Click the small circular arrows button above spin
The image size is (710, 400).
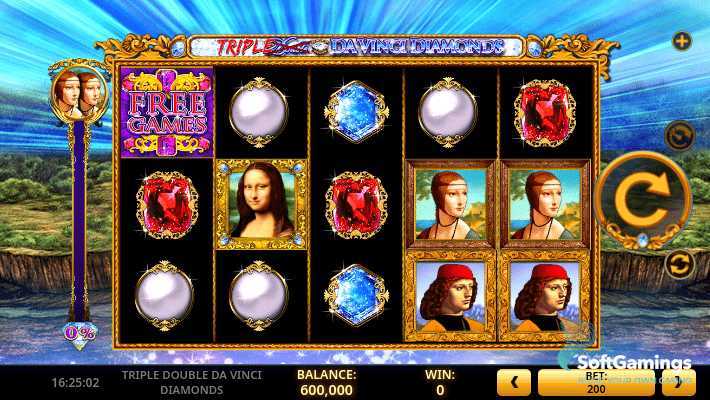click(681, 133)
